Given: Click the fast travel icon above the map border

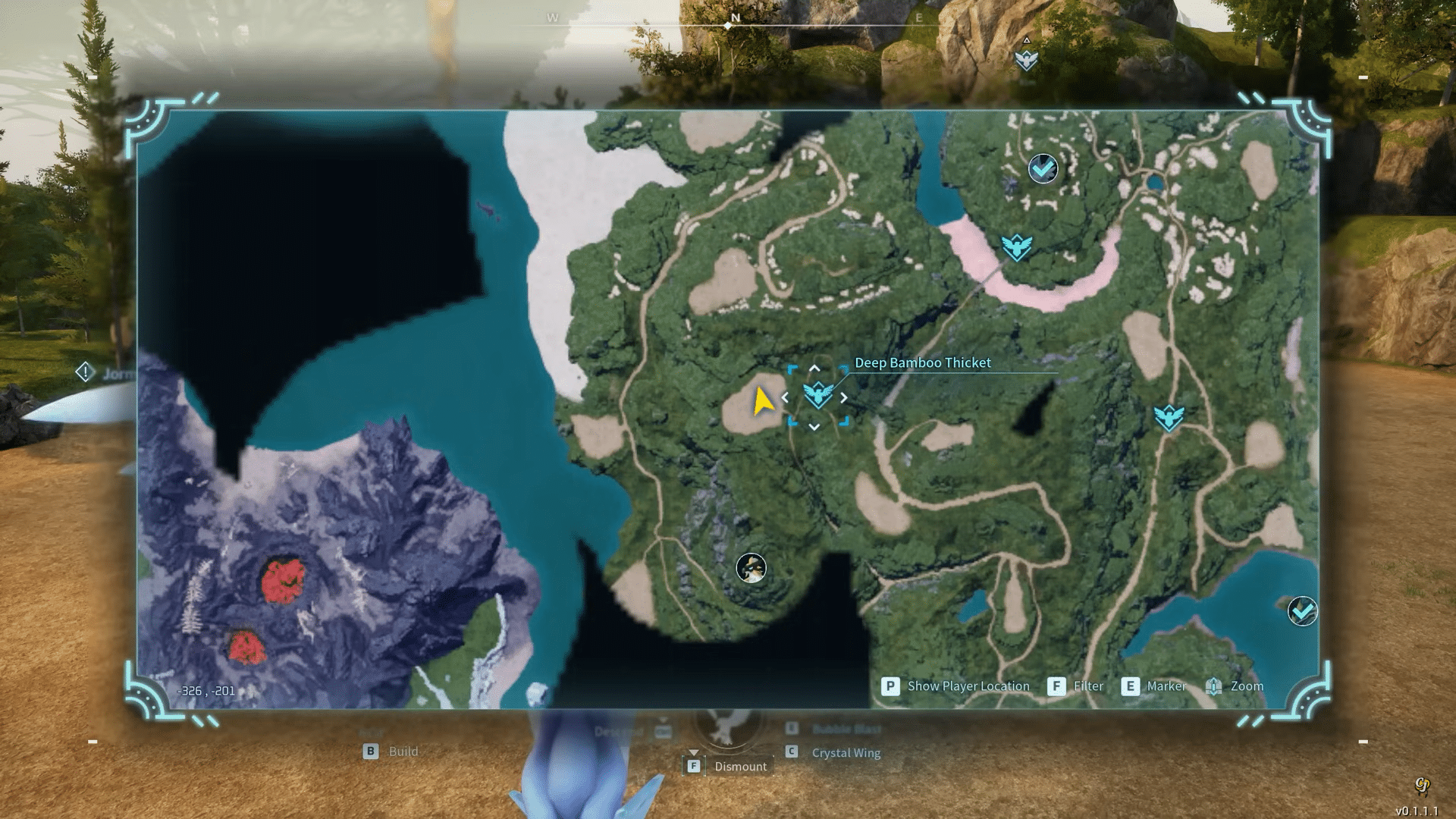Looking at the screenshot, I should pos(1026,61).
